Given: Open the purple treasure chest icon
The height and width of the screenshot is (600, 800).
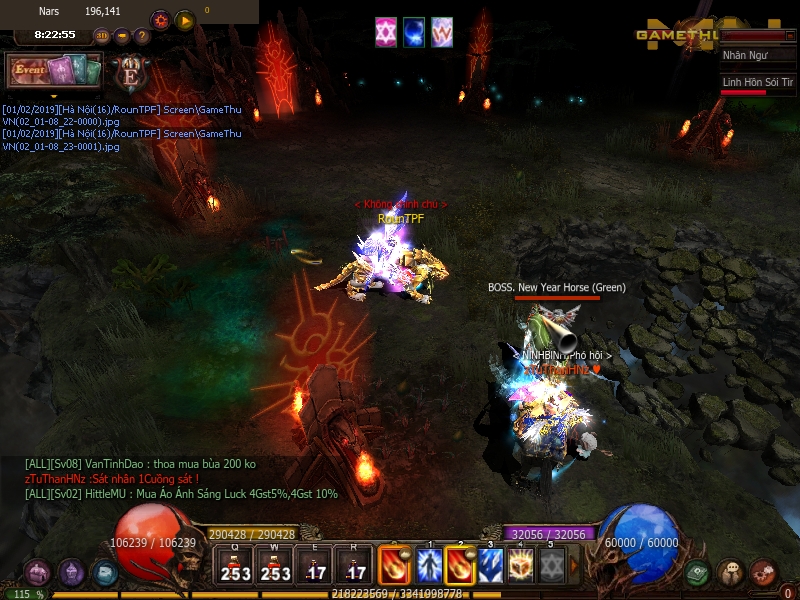Looking at the screenshot, I should (x=38, y=572).
